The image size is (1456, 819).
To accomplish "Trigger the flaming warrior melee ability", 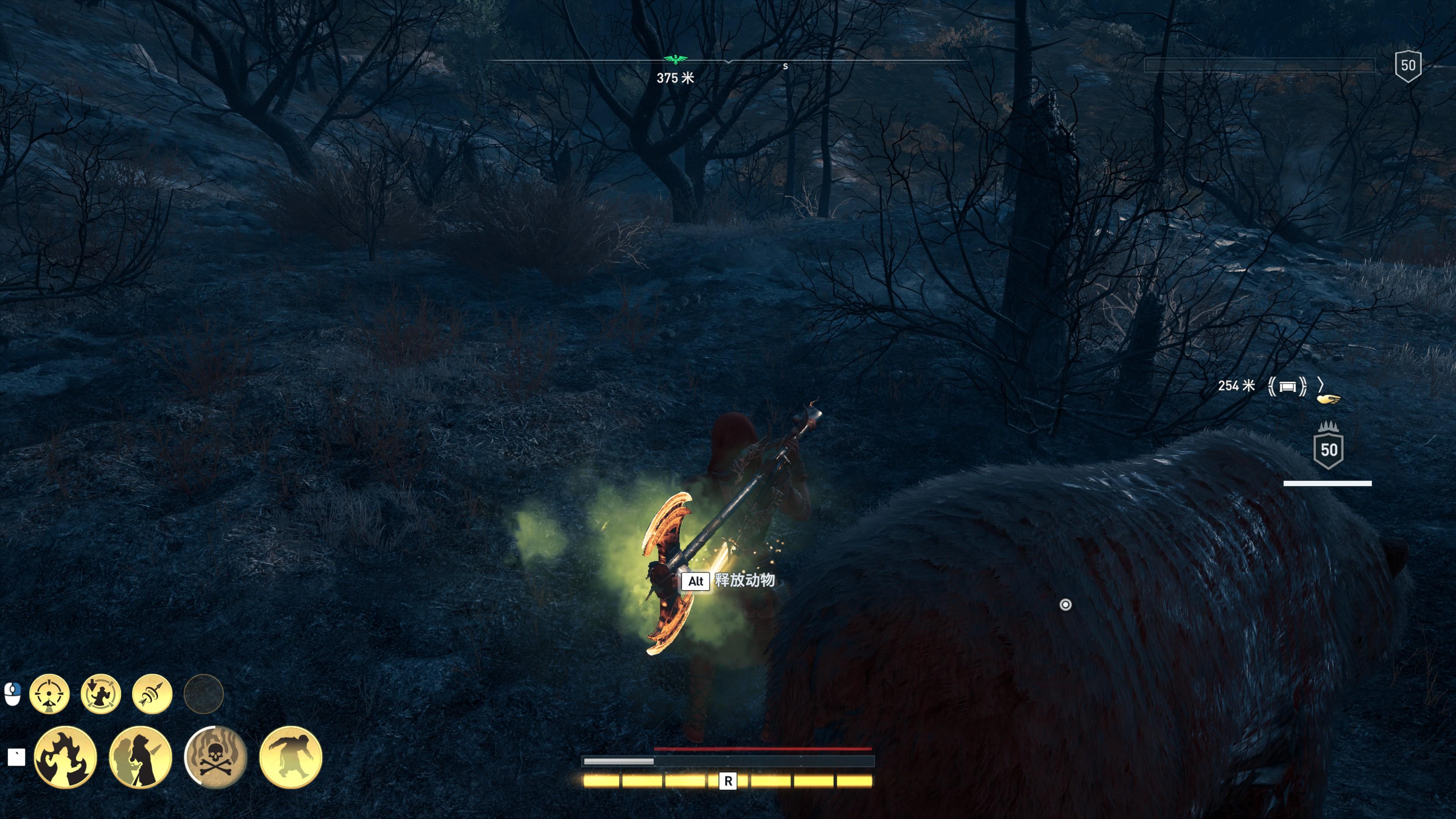I will tap(66, 757).
